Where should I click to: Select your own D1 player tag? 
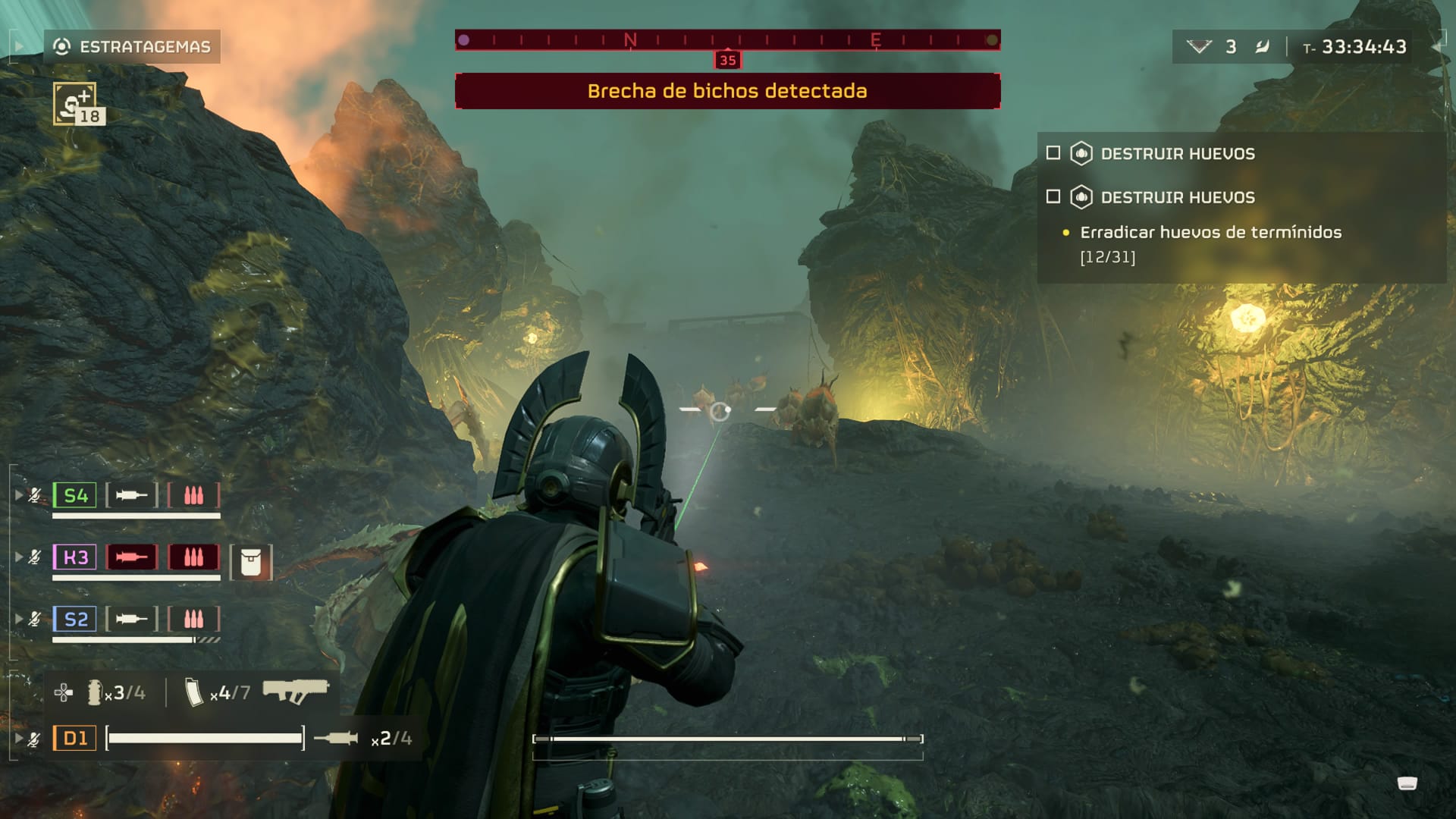pyautogui.click(x=75, y=738)
